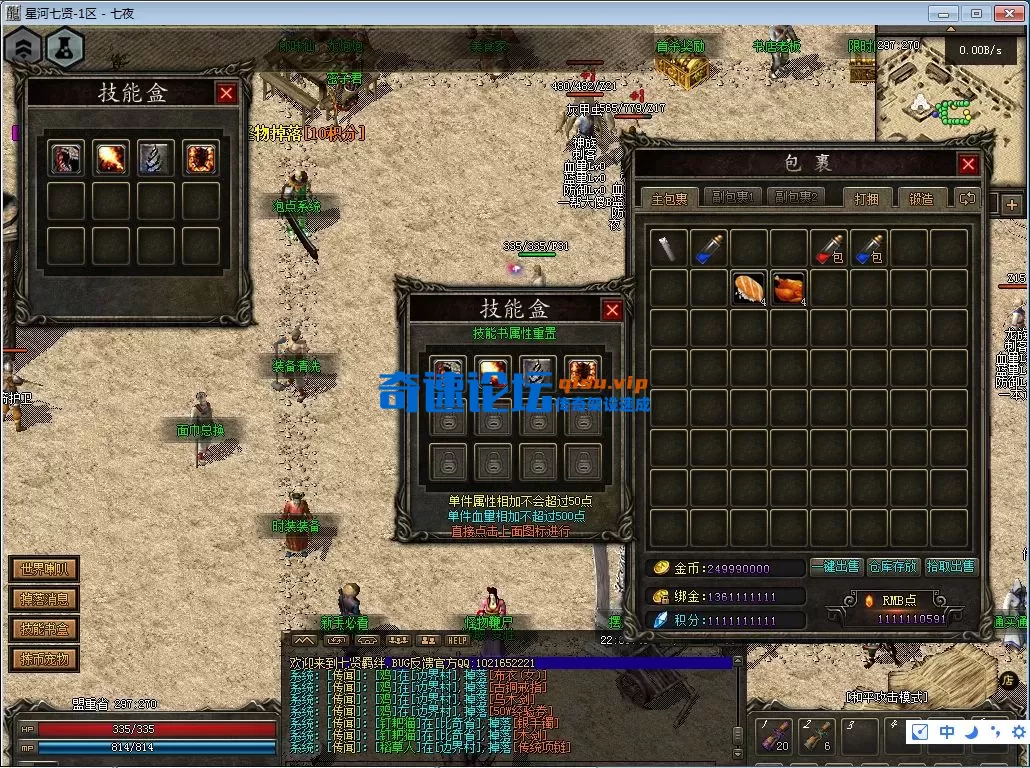Switch to the 副包裹2 tab
The width and height of the screenshot is (1030, 768).
click(796, 198)
